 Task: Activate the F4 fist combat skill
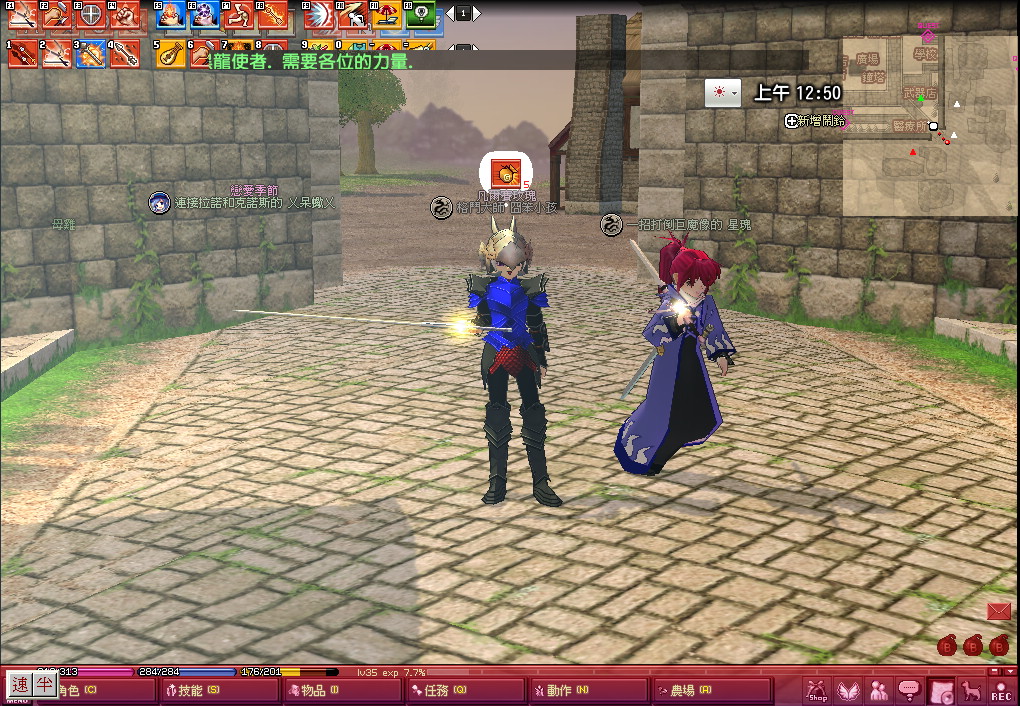click(124, 15)
